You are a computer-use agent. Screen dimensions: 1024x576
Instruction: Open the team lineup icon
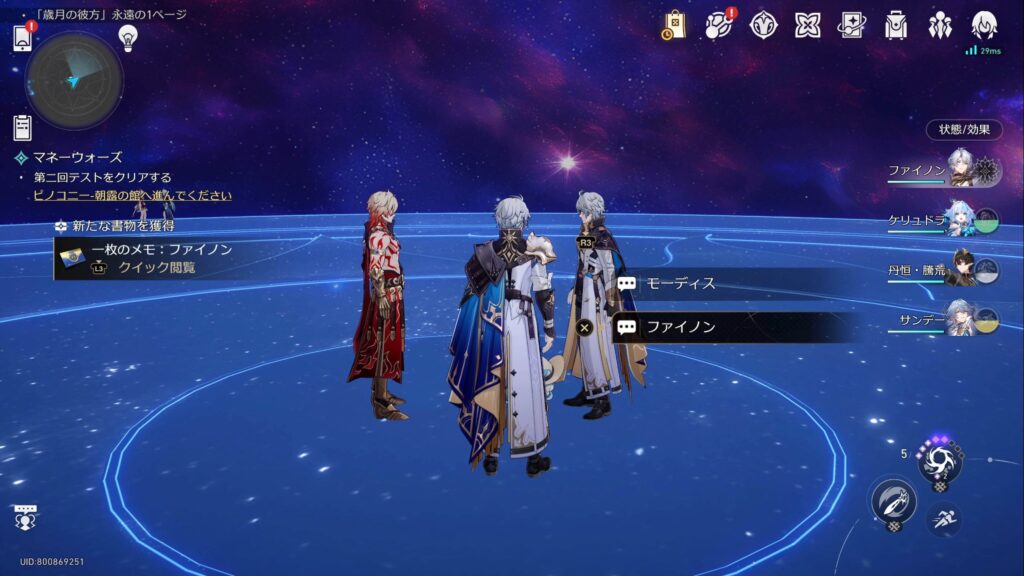click(x=940, y=25)
